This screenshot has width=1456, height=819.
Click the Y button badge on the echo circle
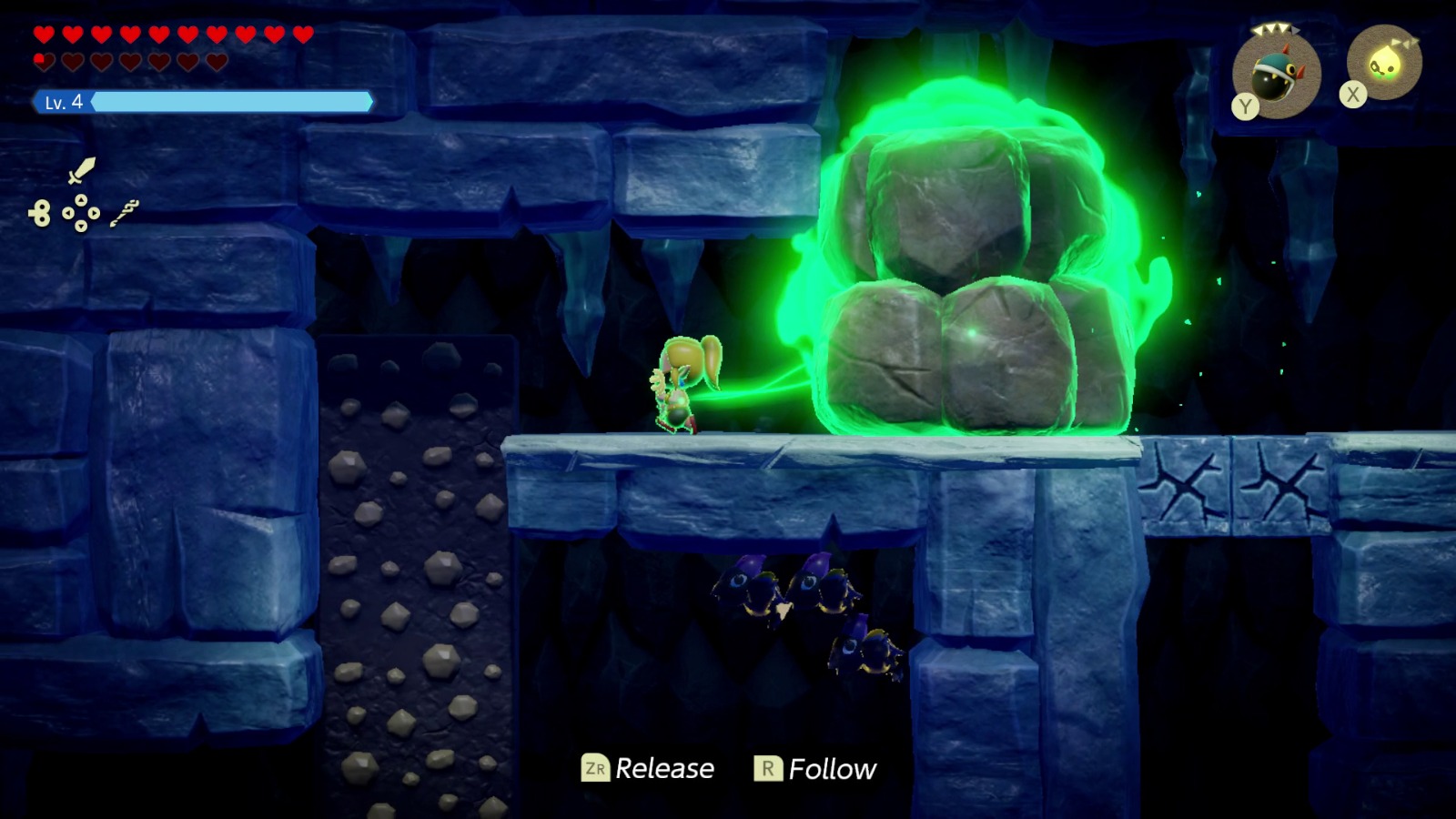(x=1244, y=106)
